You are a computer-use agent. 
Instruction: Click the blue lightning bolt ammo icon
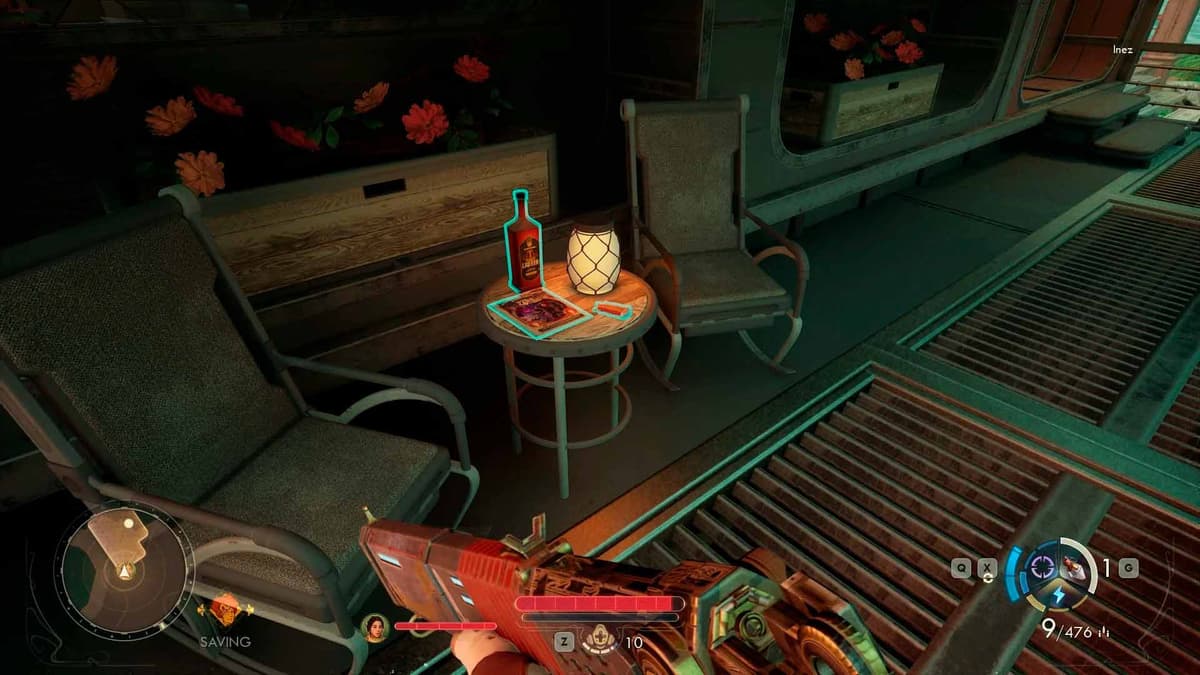click(1057, 597)
